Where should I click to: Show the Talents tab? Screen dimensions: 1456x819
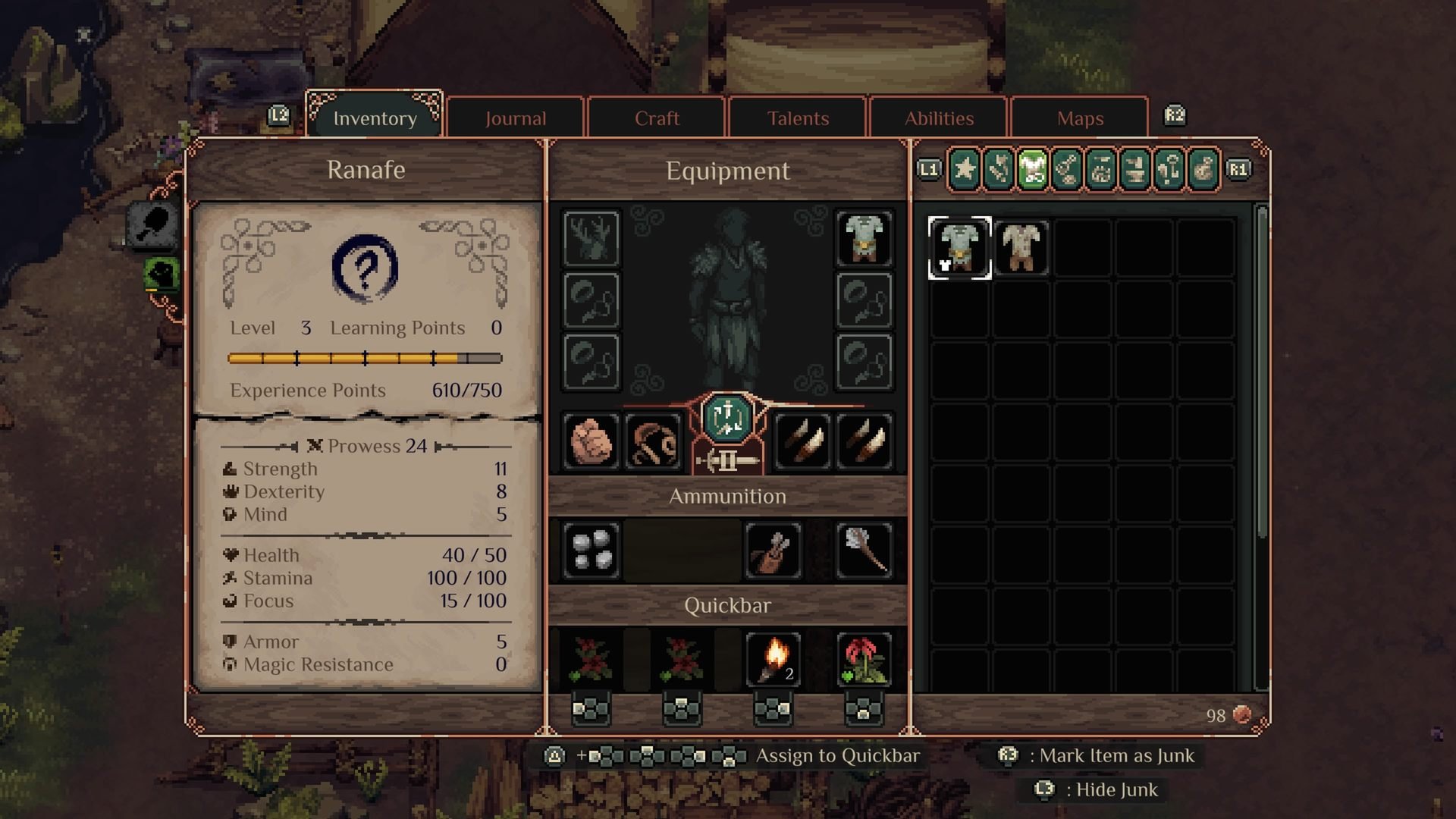coord(798,118)
